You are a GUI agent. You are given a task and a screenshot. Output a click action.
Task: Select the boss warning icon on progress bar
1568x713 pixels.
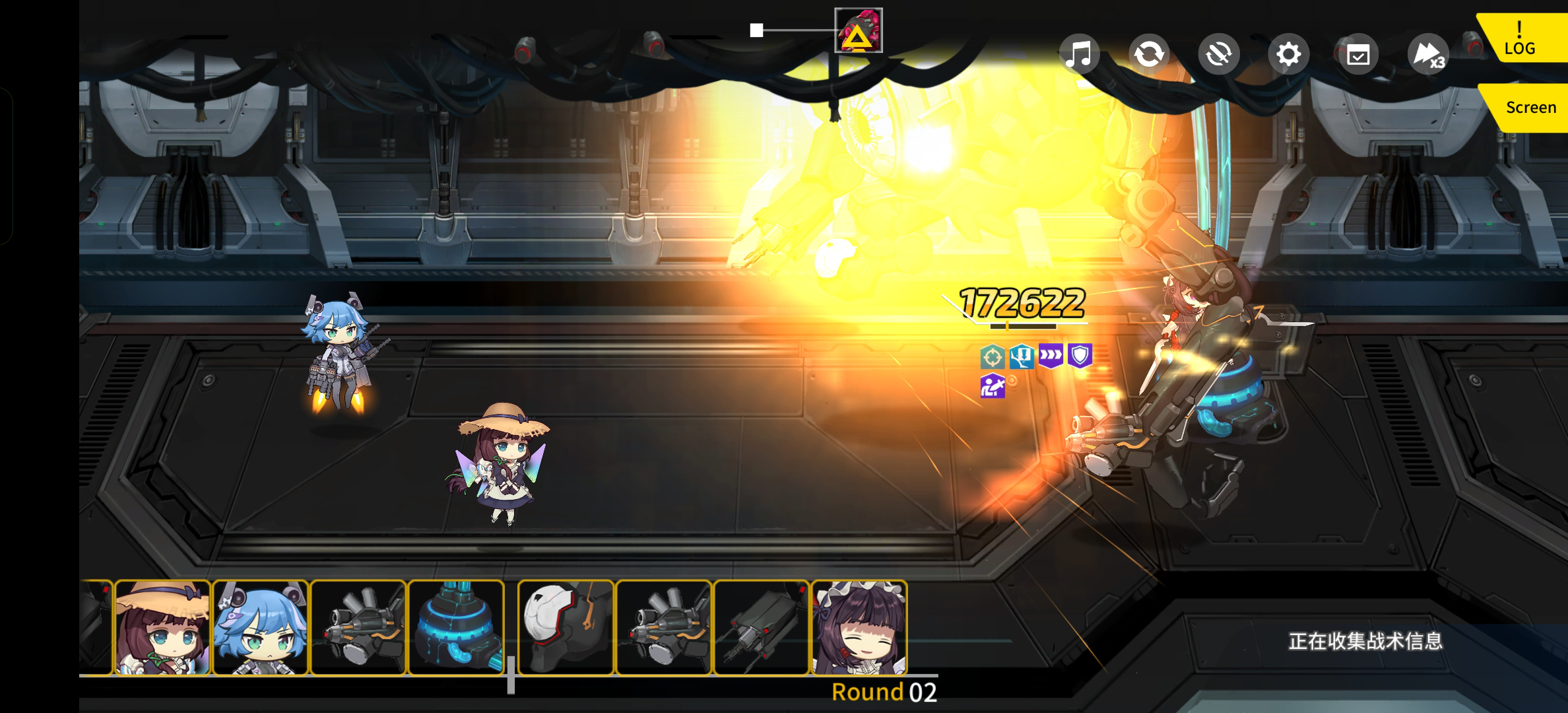click(x=858, y=30)
